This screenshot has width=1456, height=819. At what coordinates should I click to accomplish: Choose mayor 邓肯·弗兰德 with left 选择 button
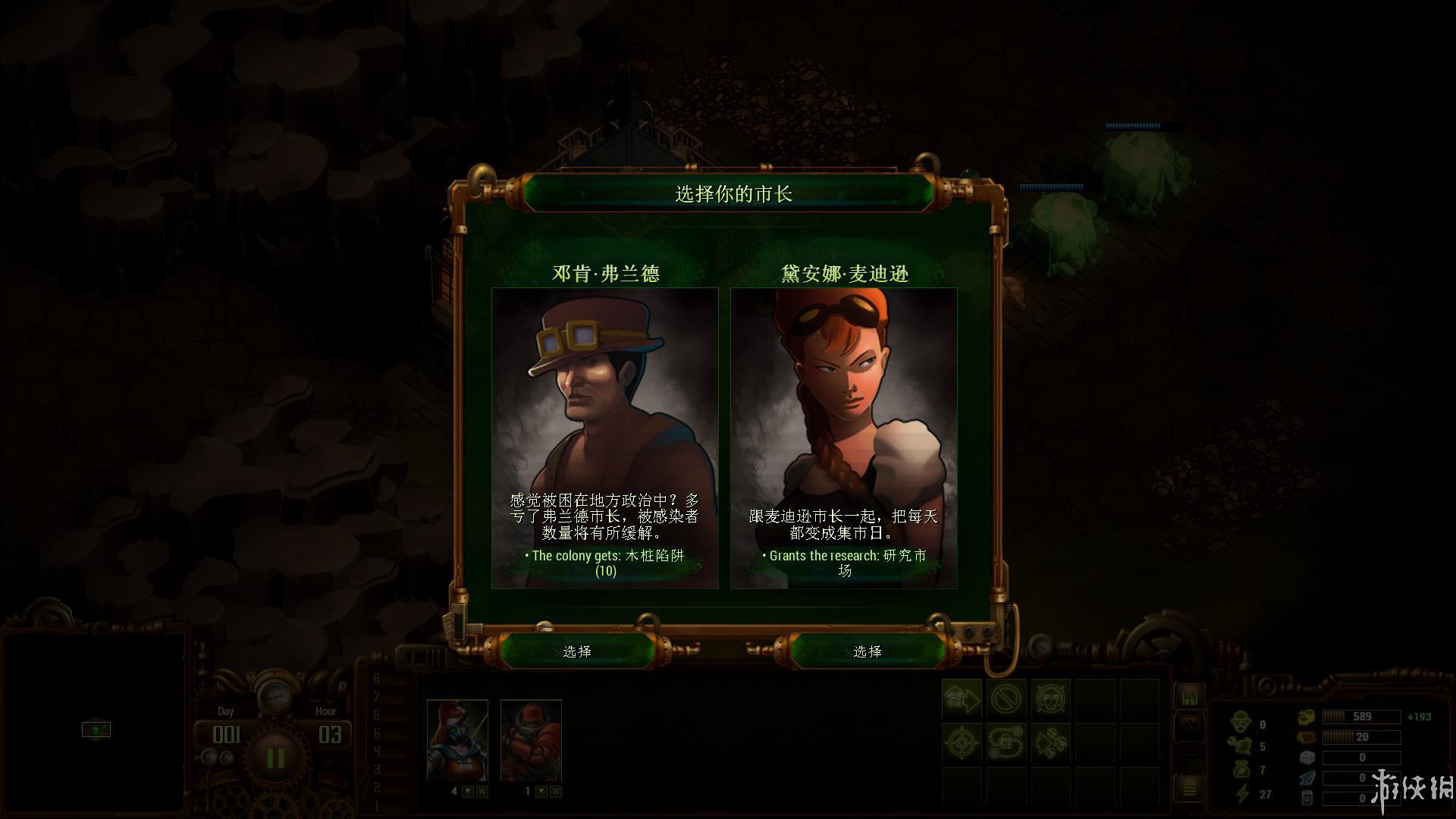point(577,651)
